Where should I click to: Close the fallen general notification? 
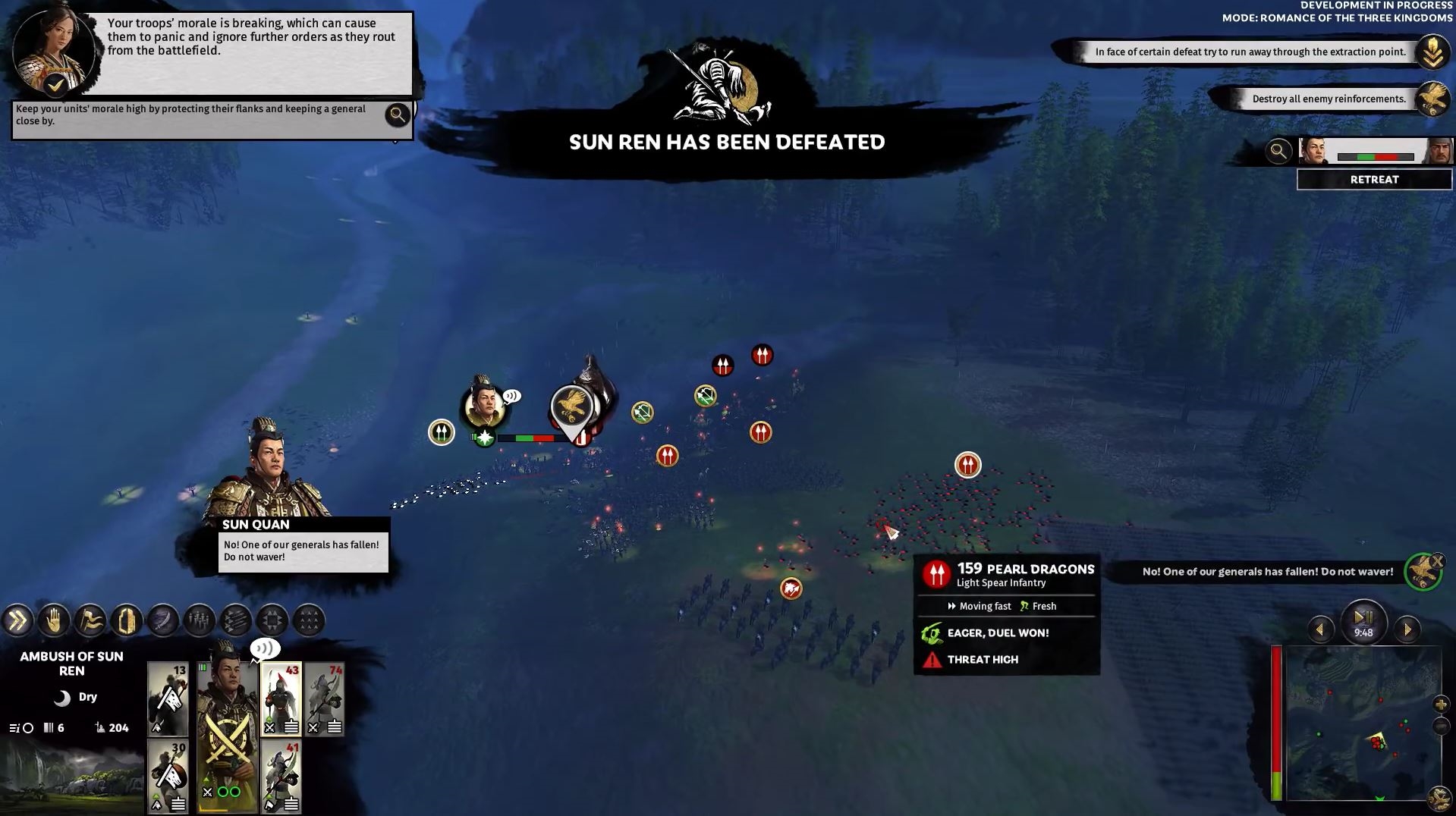pos(1437,562)
